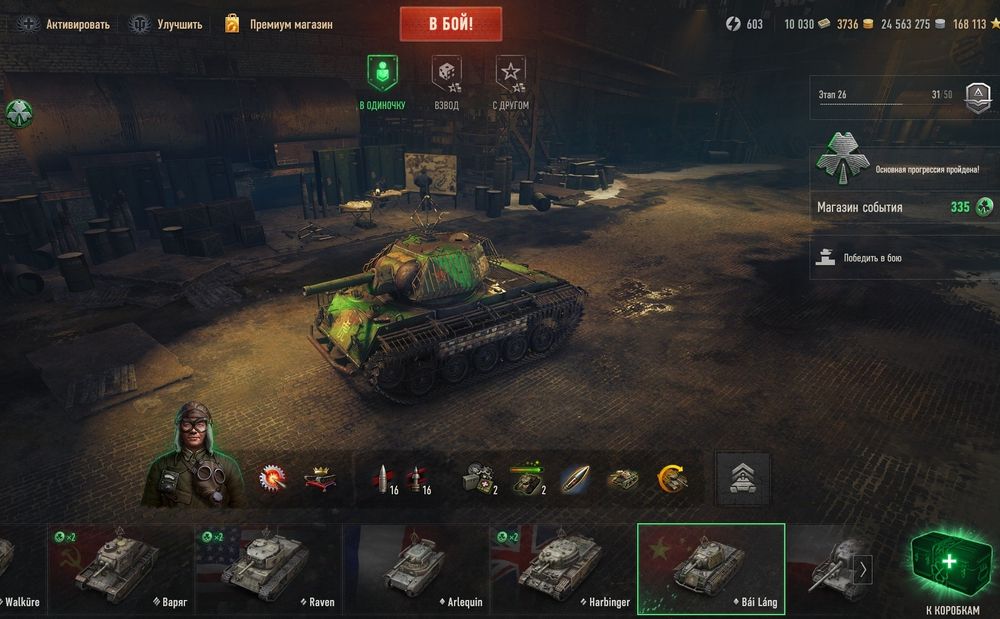Select the Harbinger tank
The height and width of the screenshot is (619, 1000).
point(562,569)
